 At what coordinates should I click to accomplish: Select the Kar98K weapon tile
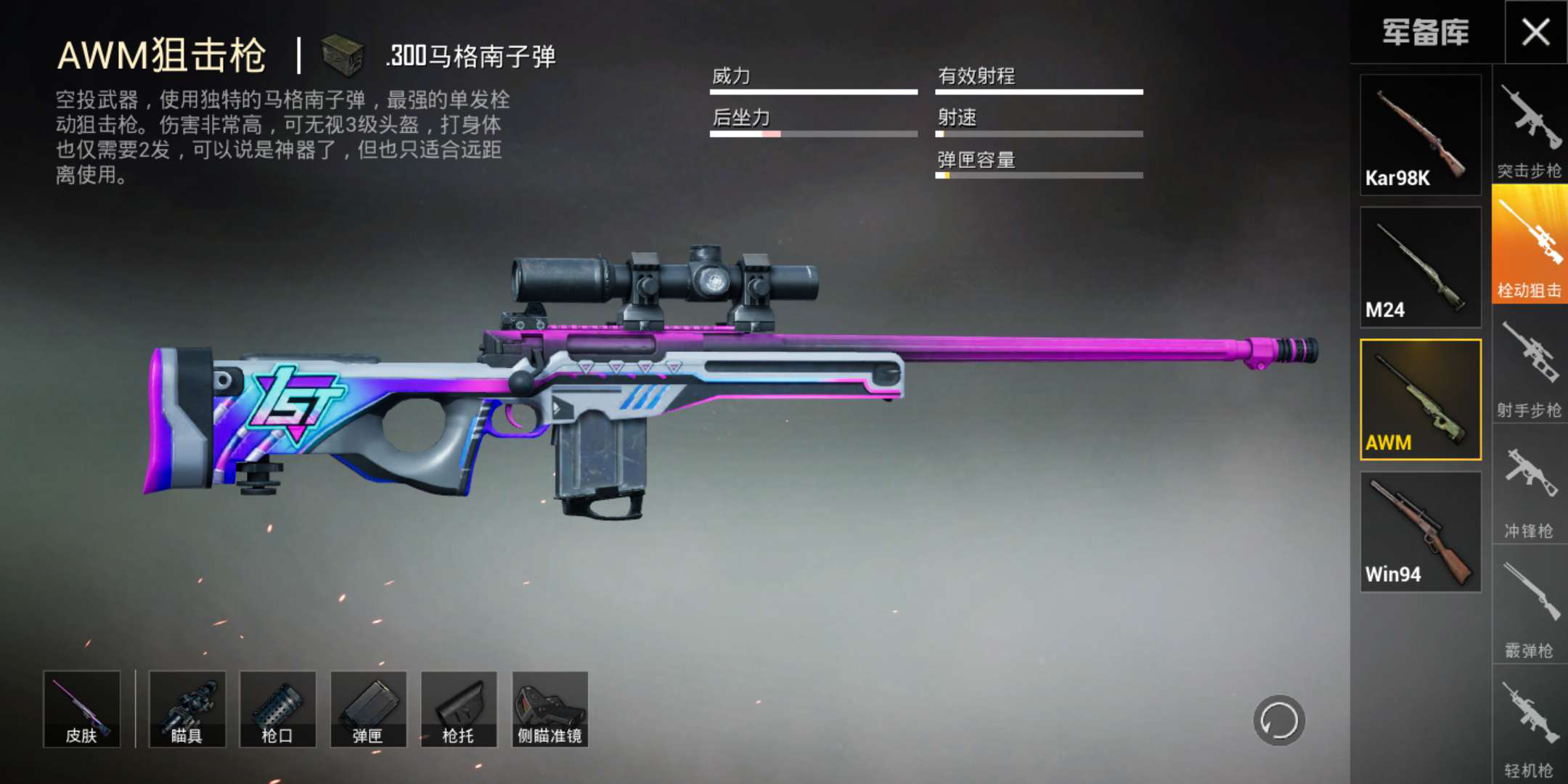(x=1420, y=135)
